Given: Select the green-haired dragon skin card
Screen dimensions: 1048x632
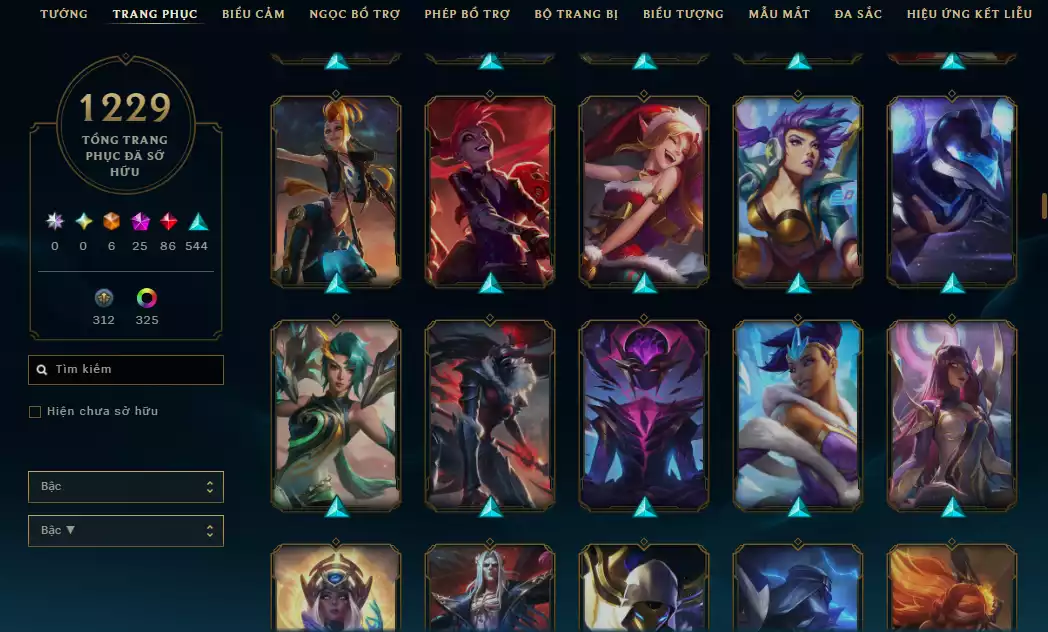Looking at the screenshot, I should (x=336, y=414).
